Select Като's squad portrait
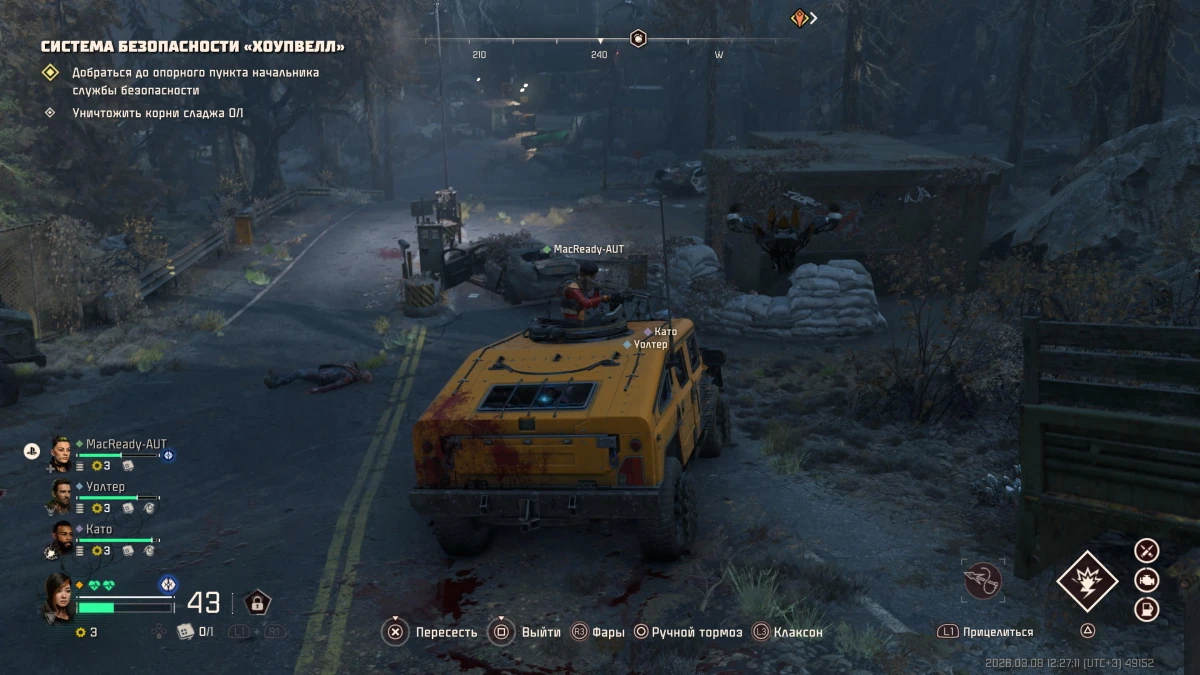Image resolution: width=1200 pixels, height=675 pixels. [x=61, y=536]
